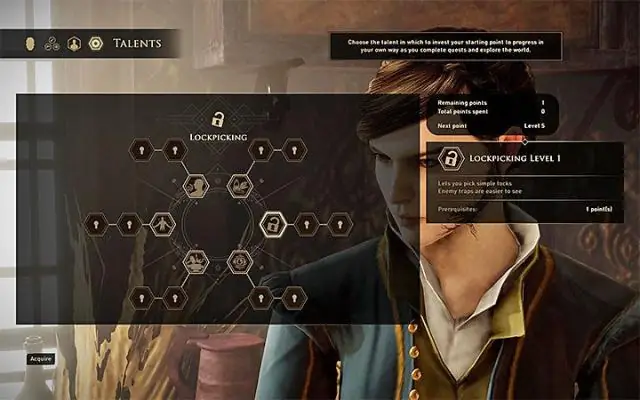
Task: Select the hexagonal nut Talents tab
Action: (x=96, y=43)
